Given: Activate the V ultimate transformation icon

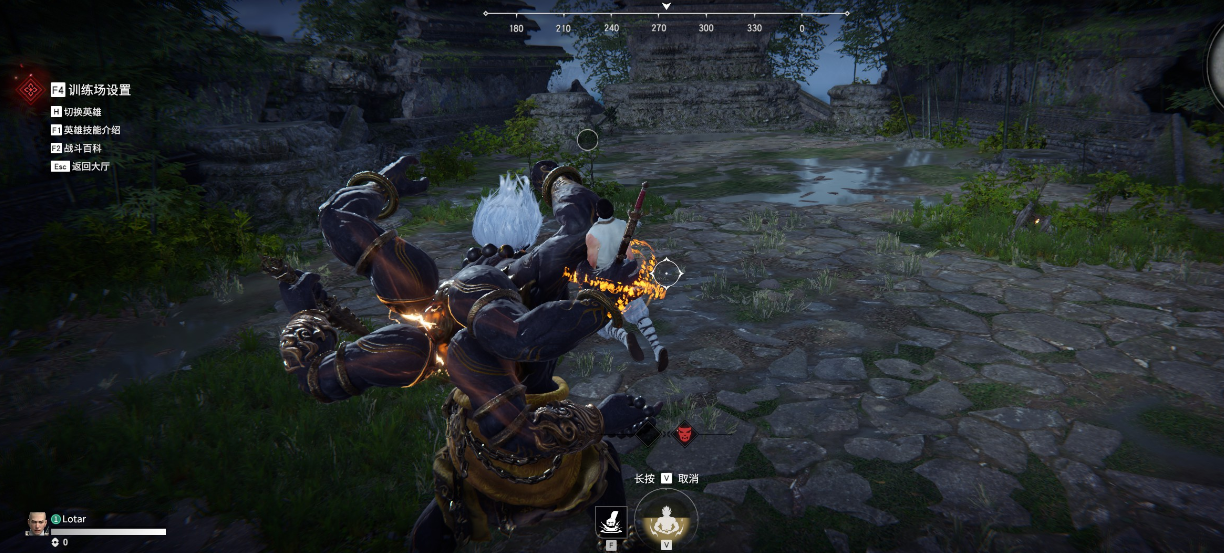Looking at the screenshot, I should click(x=666, y=519).
